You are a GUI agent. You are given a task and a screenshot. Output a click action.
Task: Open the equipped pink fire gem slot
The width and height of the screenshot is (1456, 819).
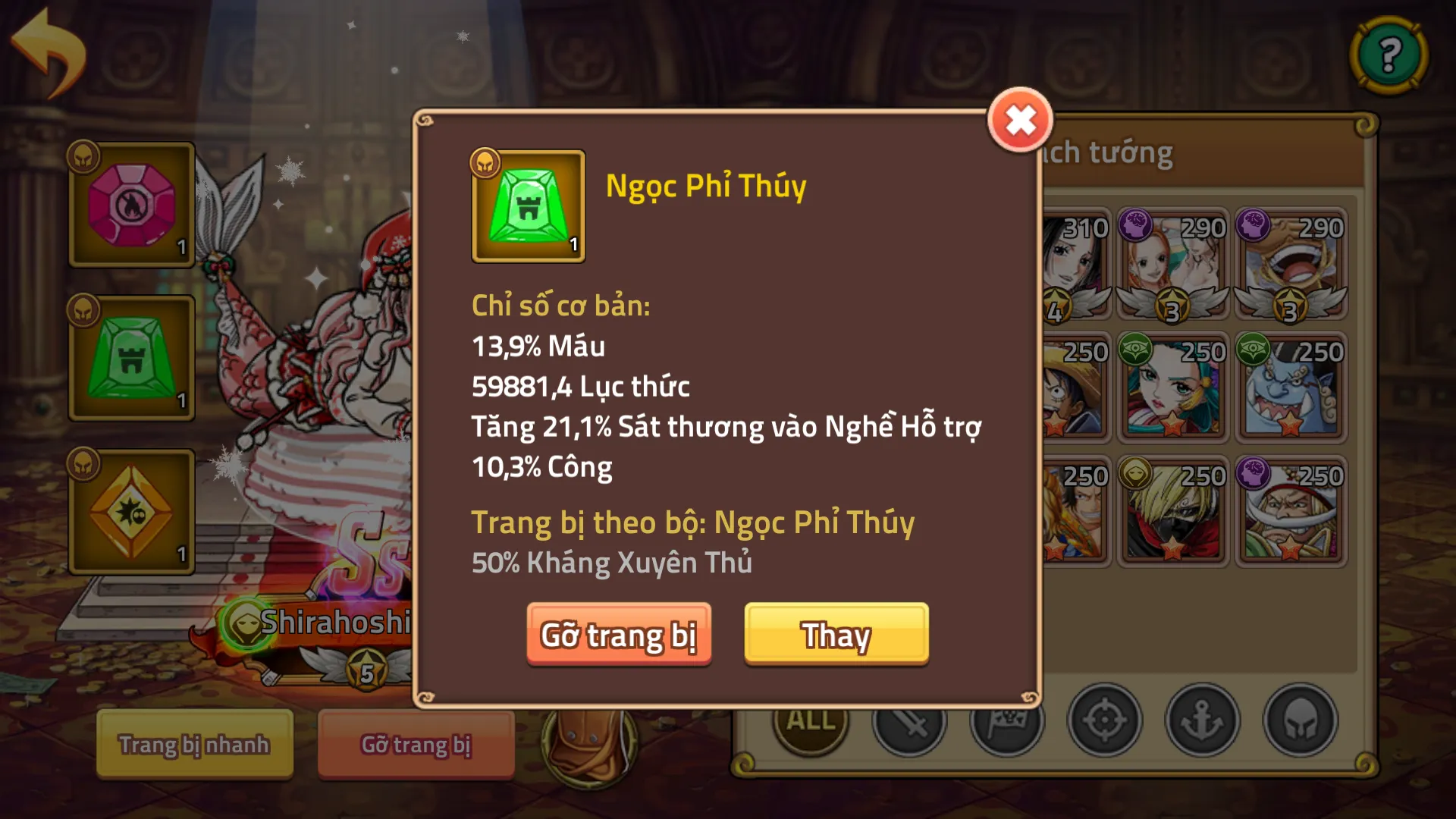point(130,205)
